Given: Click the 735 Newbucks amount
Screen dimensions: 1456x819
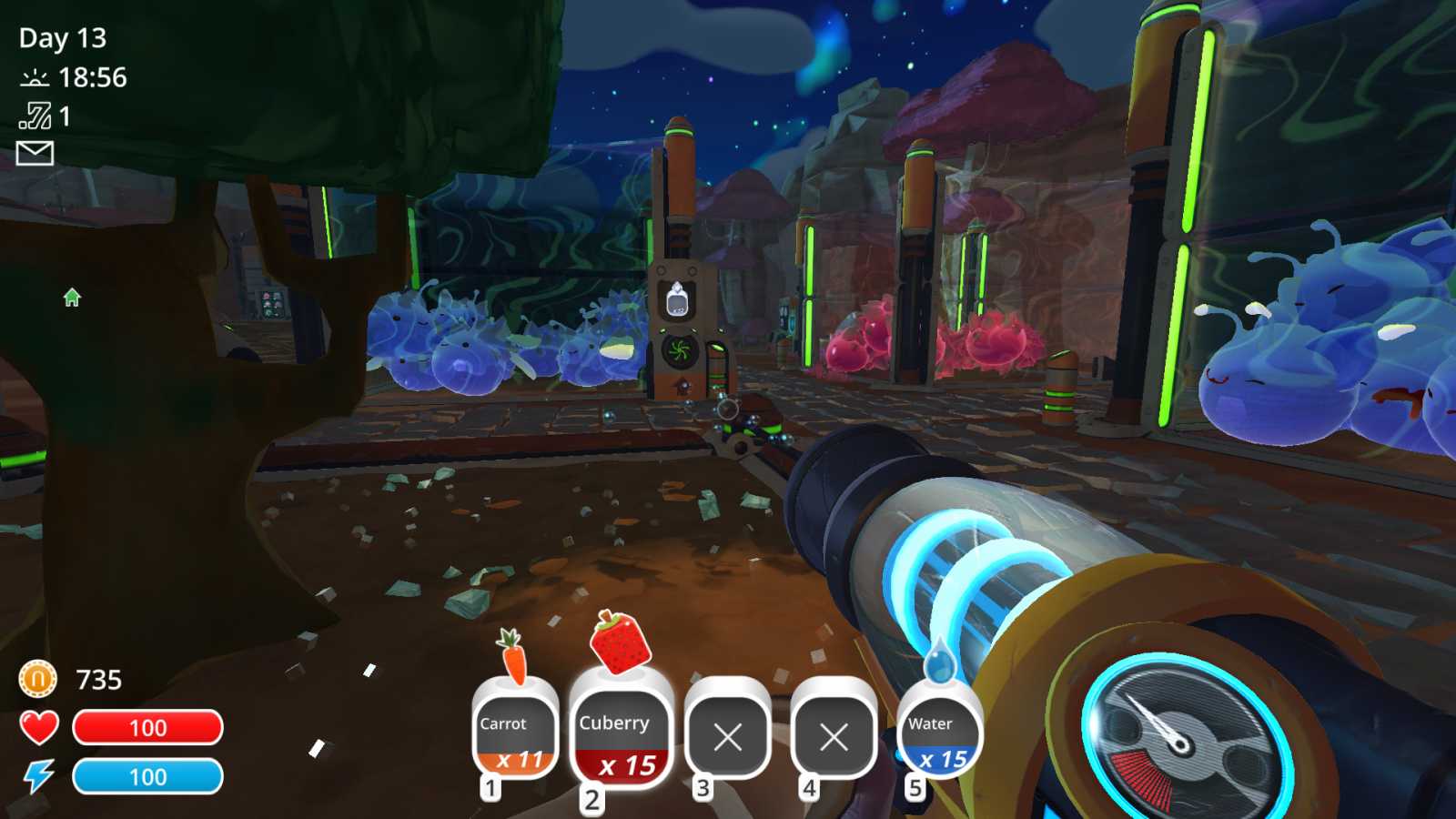Looking at the screenshot, I should (100, 678).
